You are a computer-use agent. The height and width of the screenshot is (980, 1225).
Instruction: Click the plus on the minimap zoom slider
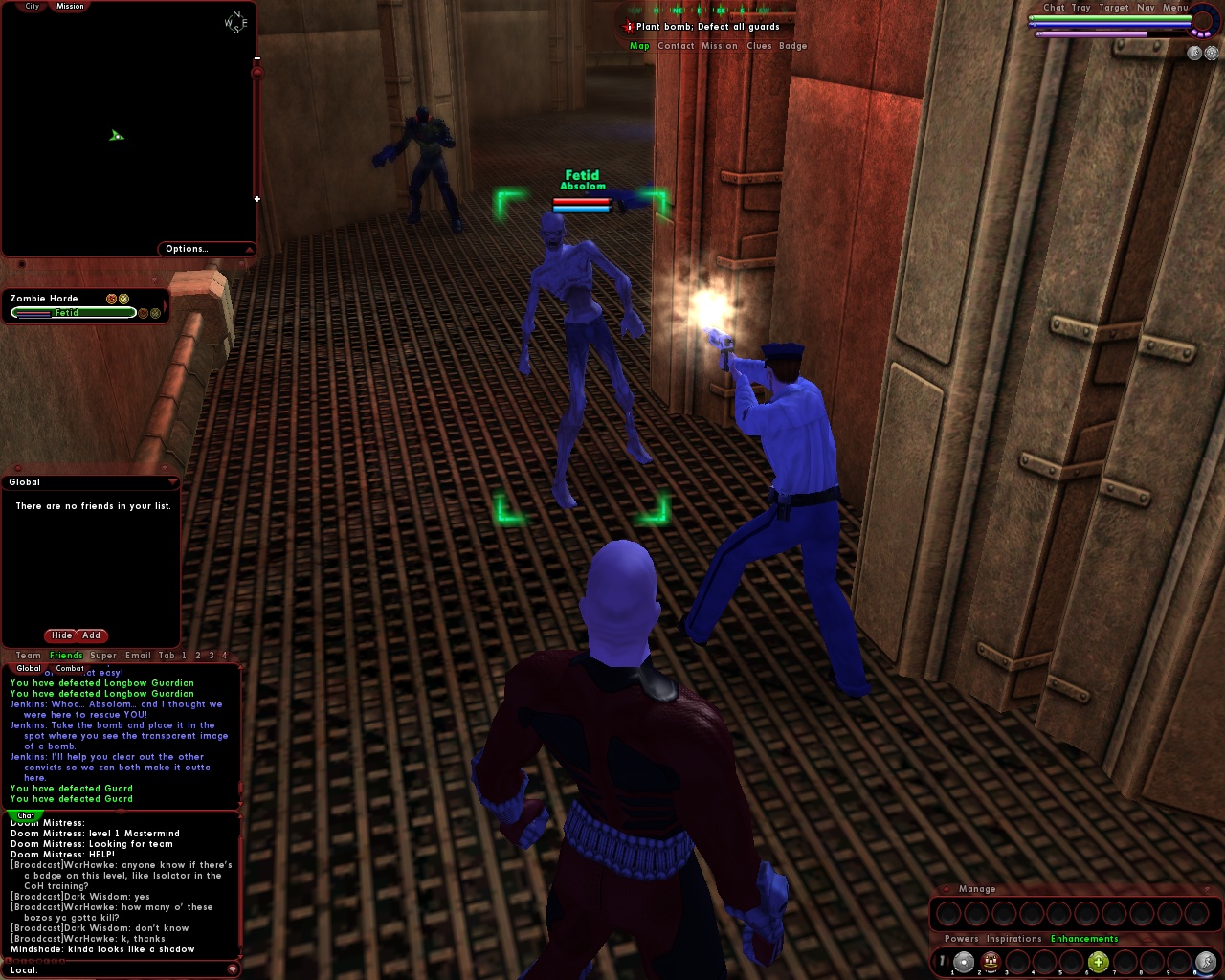(x=256, y=199)
